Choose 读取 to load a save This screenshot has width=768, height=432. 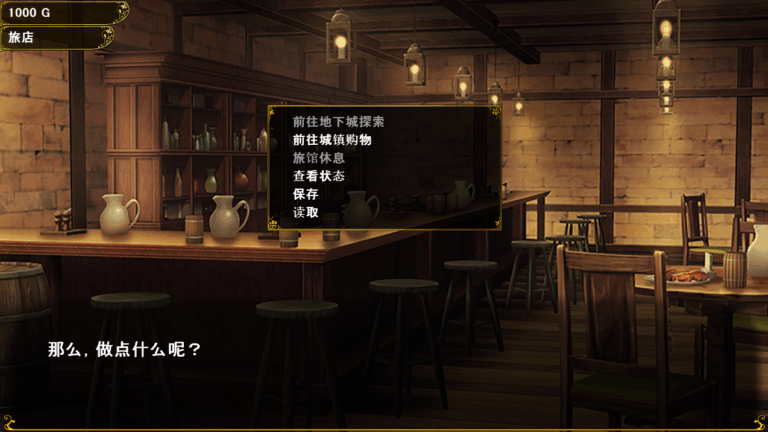306,212
